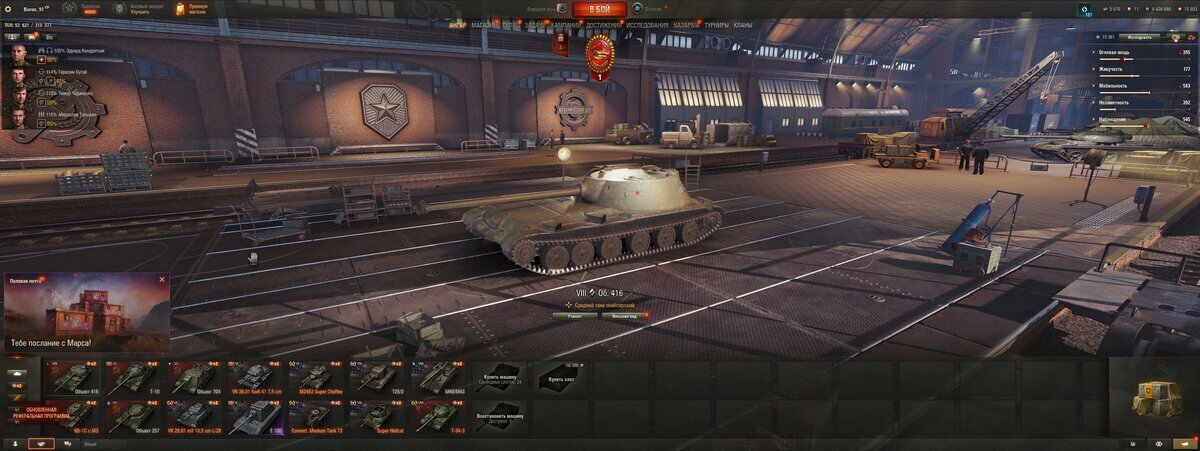Go to the Казарма tab
The height and width of the screenshot is (451, 1200).
[686, 25]
